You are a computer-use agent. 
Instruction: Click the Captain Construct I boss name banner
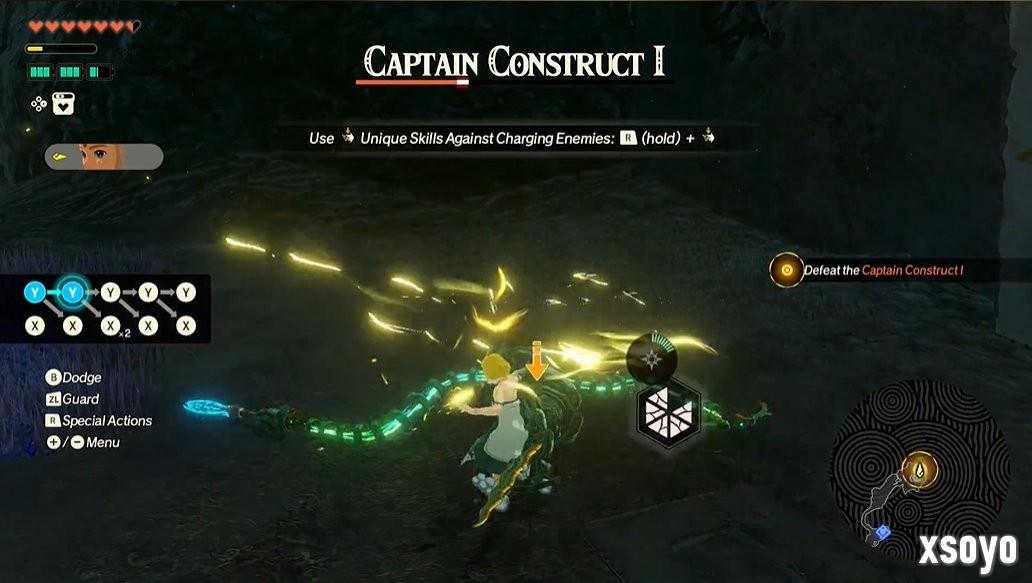[x=514, y=63]
